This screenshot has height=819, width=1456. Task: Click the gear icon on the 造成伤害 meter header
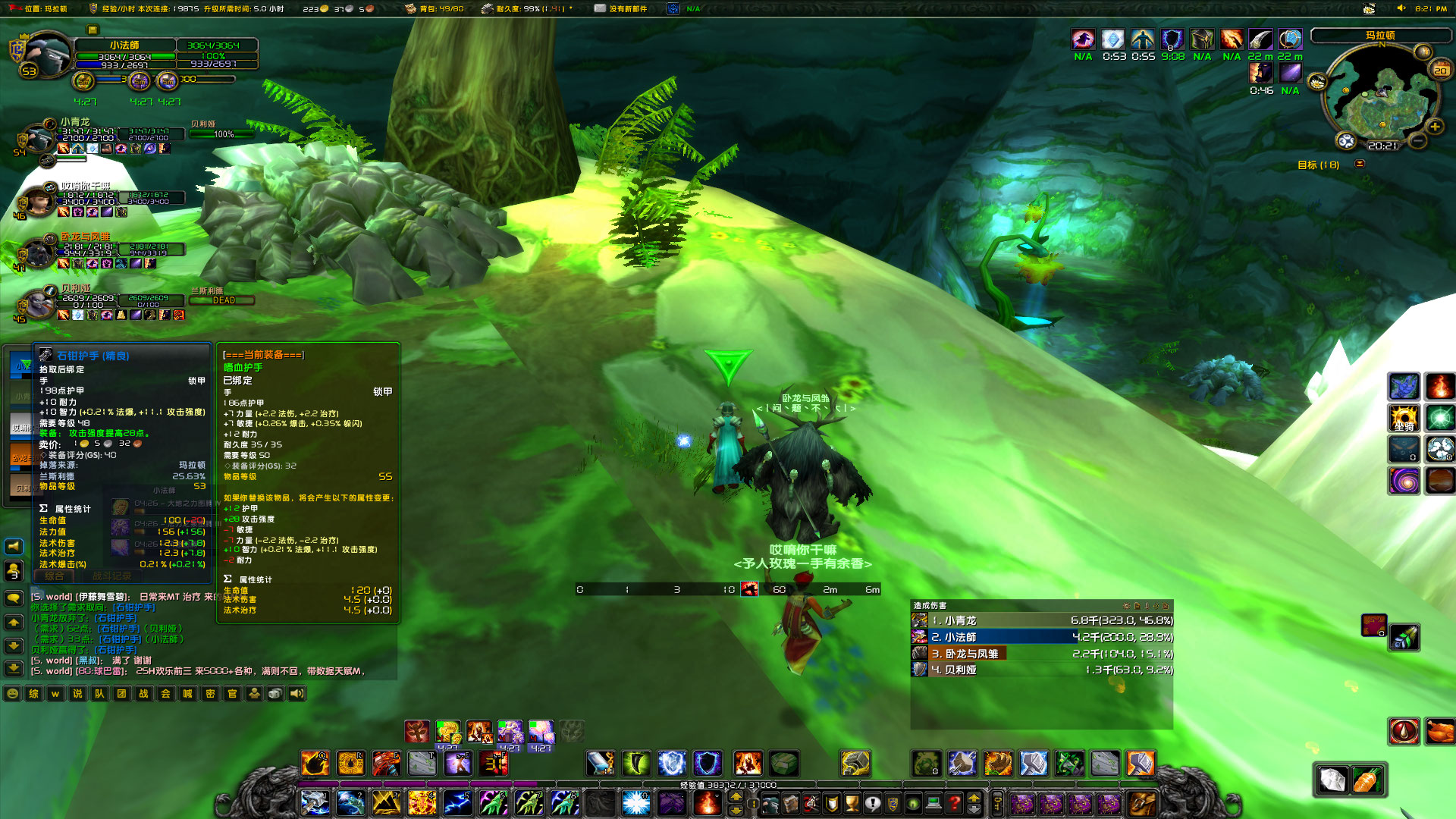click(1127, 605)
